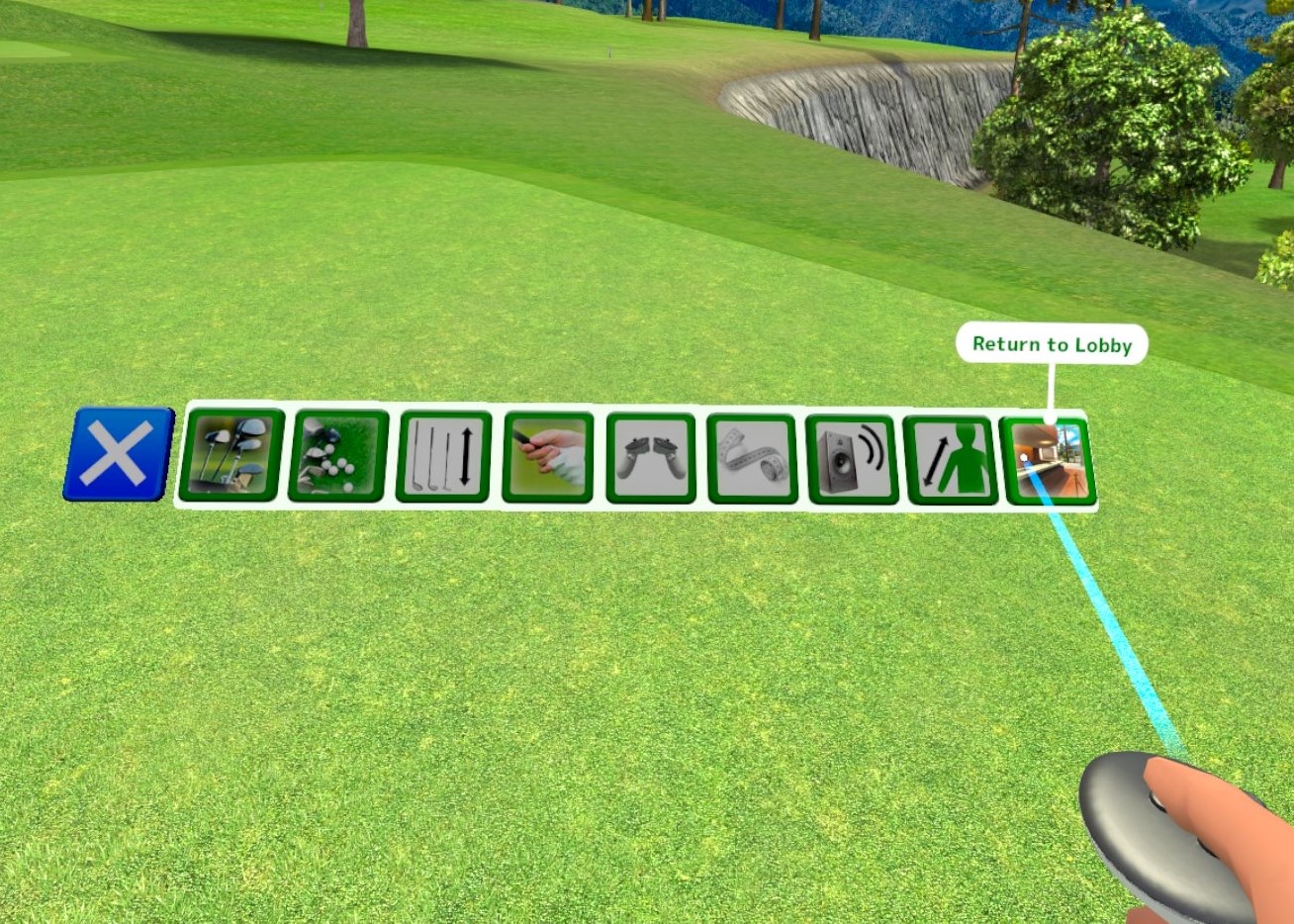Select the golf balls pile icon

[x=338, y=456]
